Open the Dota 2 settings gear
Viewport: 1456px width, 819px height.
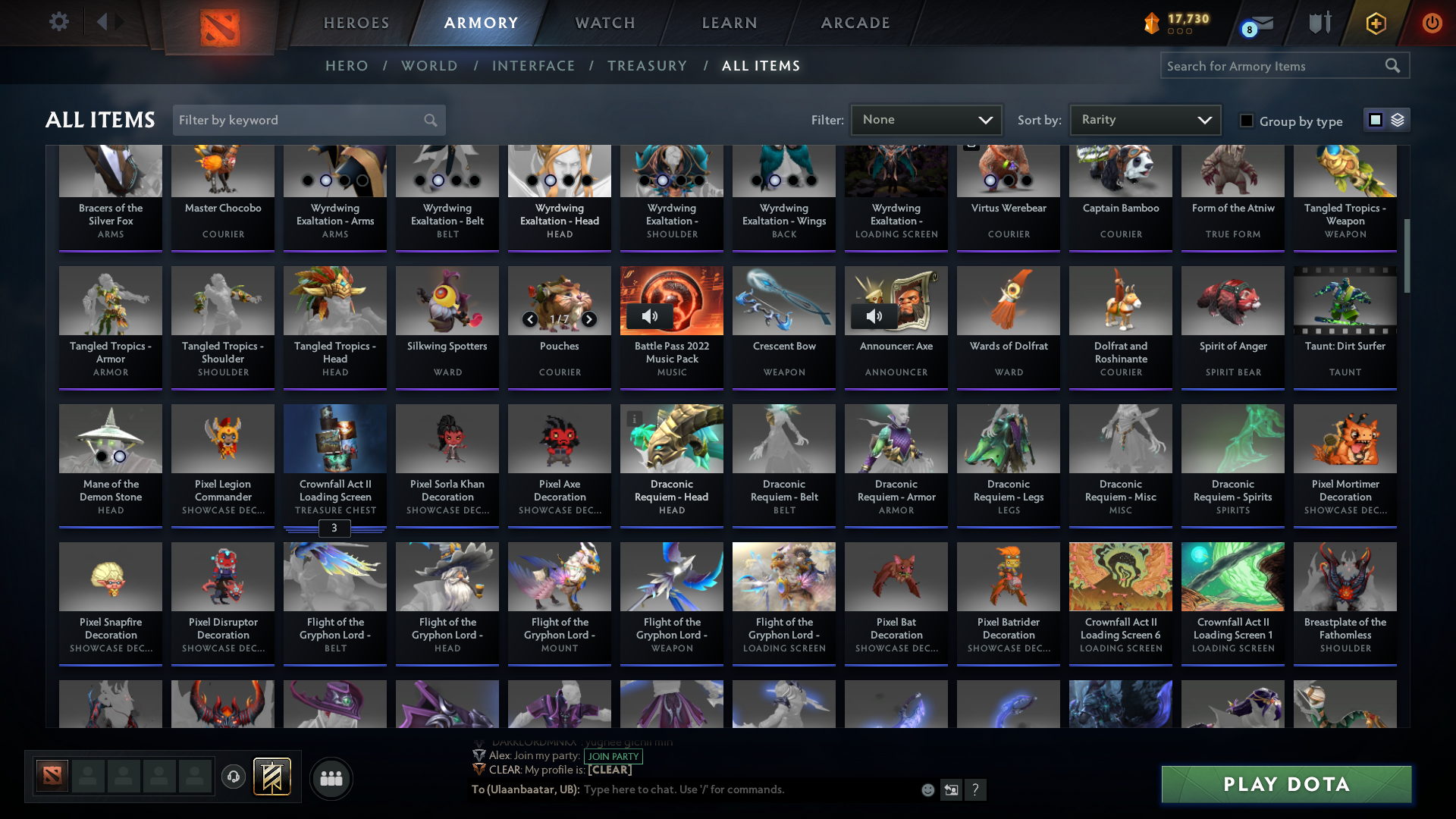(59, 22)
